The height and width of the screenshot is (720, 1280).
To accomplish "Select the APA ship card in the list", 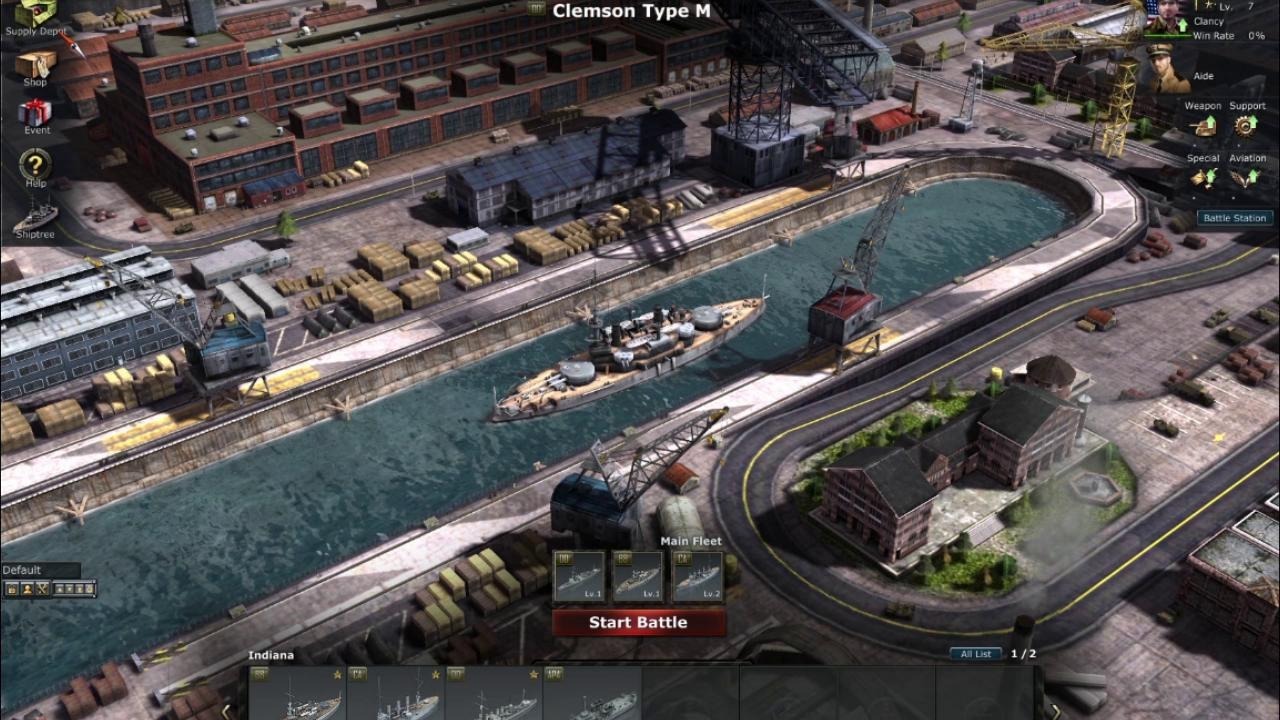I will (x=592, y=694).
